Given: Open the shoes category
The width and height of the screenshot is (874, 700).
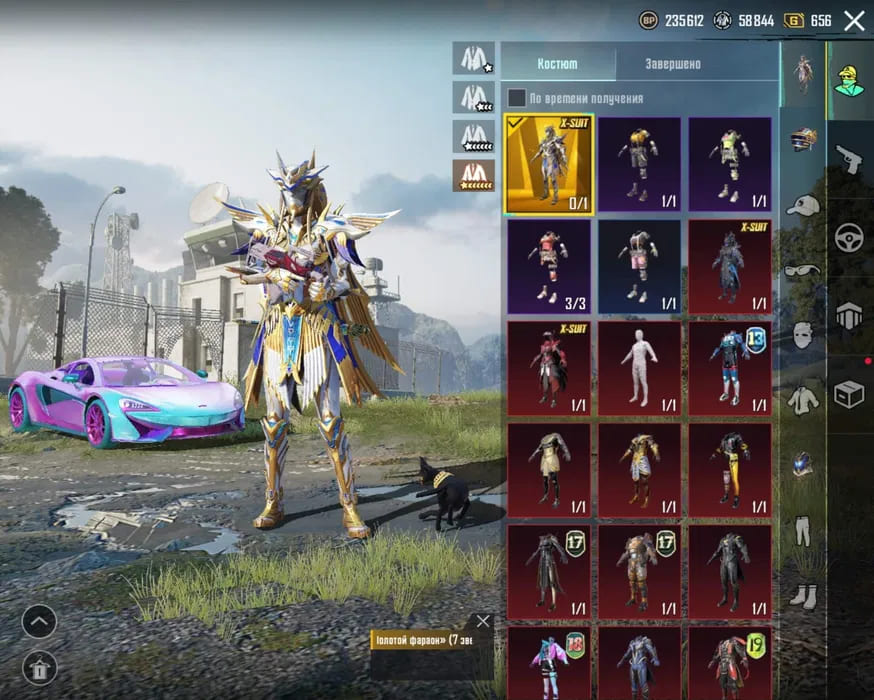Looking at the screenshot, I should (803, 595).
